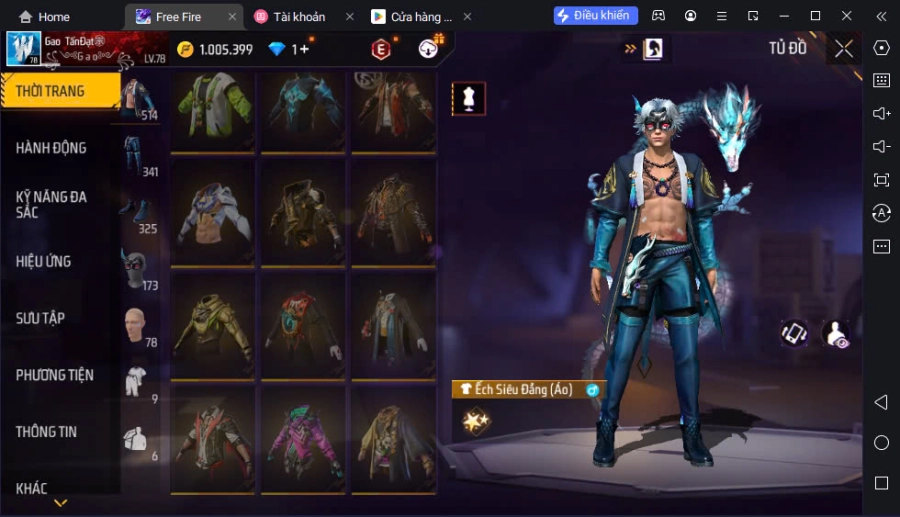Select the Thời Trang category

[52, 91]
